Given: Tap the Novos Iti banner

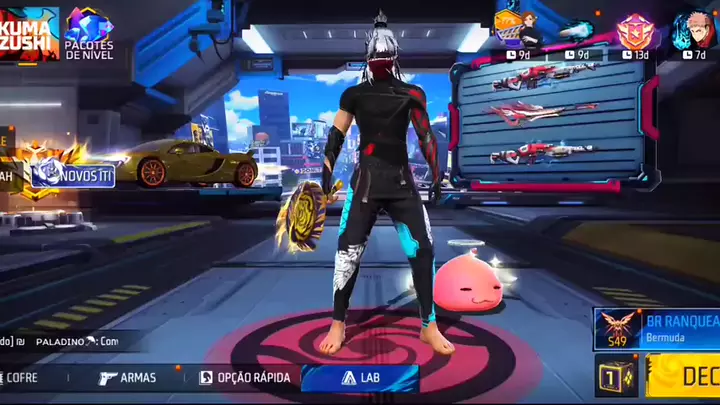Looking at the screenshot, I should click(73, 176).
